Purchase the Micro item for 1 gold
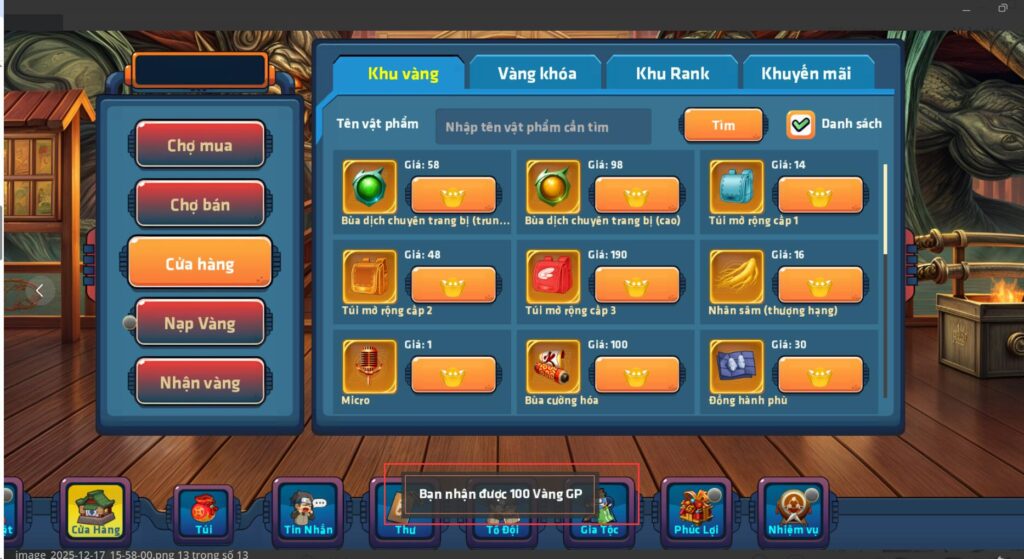The height and width of the screenshot is (559, 1024). (453, 375)
